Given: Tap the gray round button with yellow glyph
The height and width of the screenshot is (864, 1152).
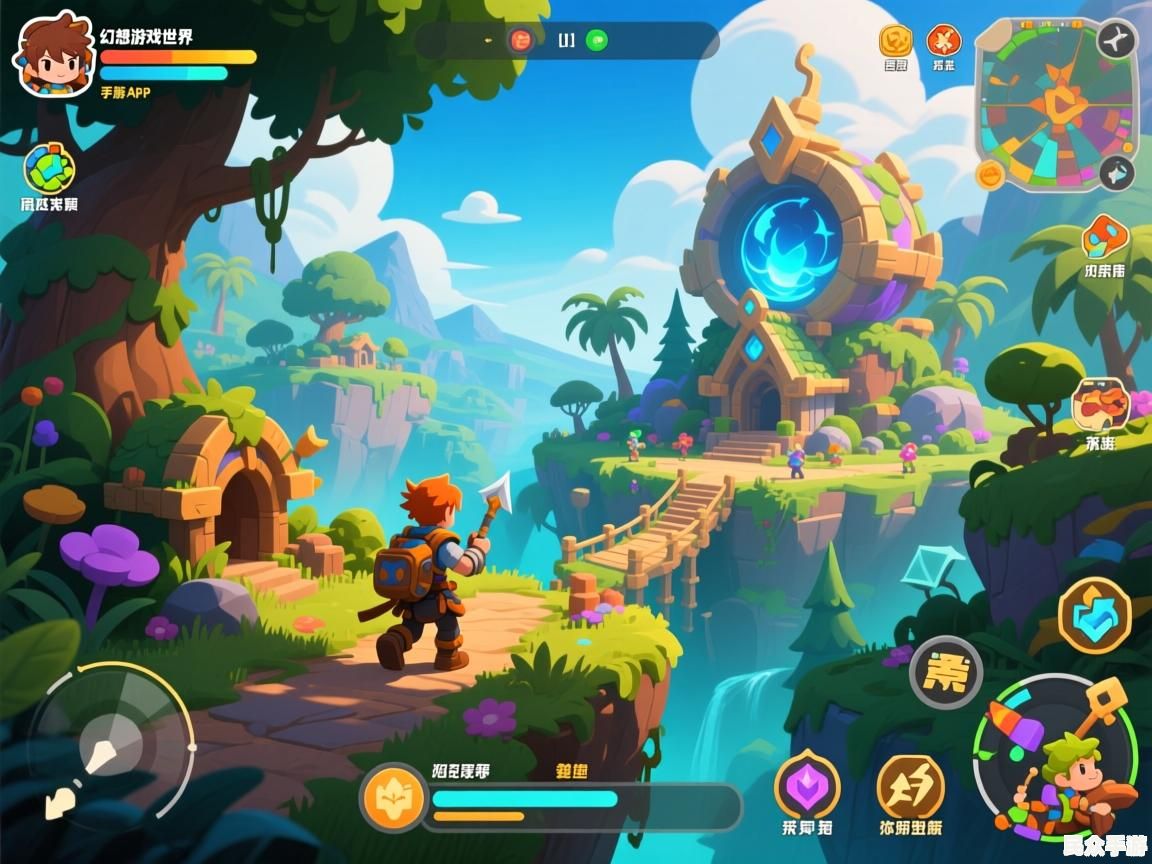Looking at the screenshot, I should pyautogui.click(x=945, y=672).
